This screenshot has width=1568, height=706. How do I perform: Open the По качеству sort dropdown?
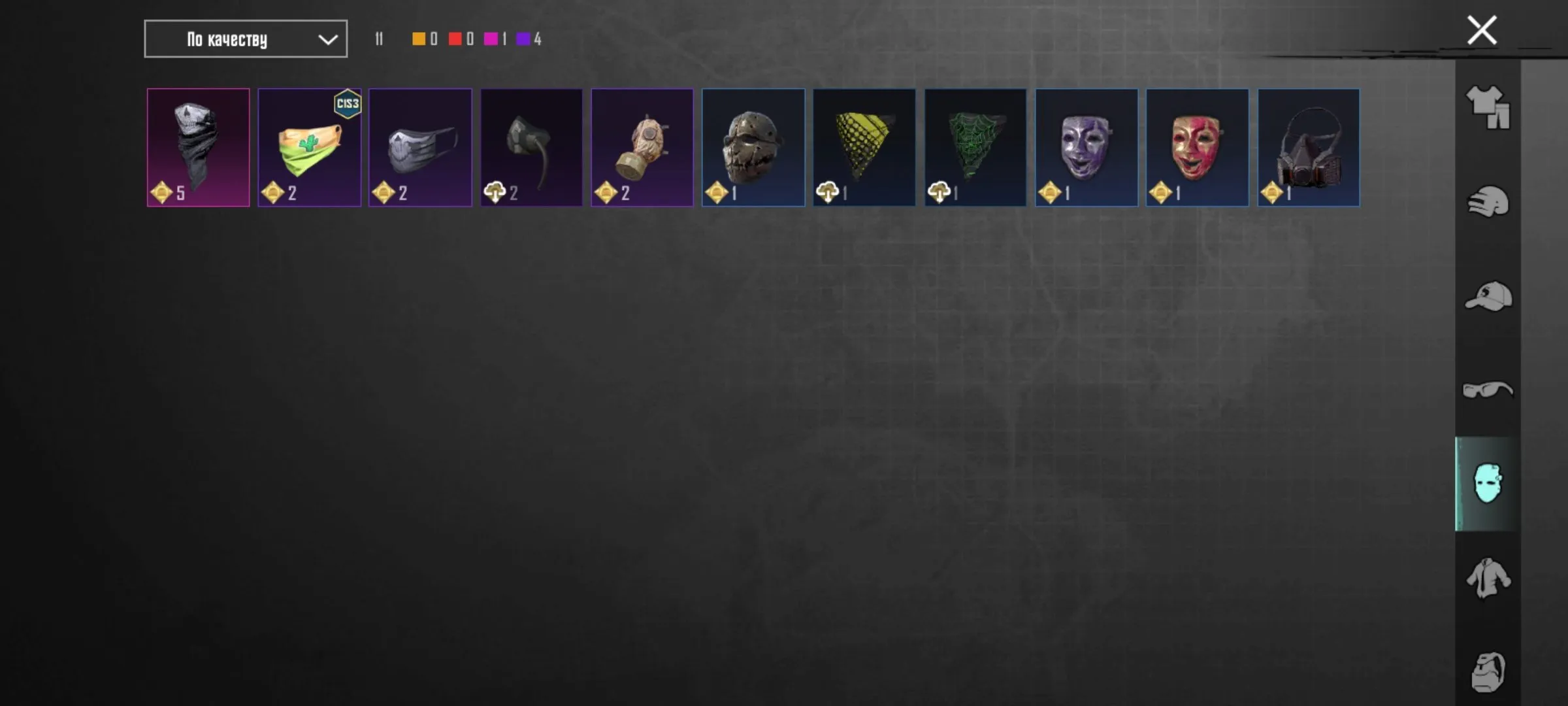245,39
